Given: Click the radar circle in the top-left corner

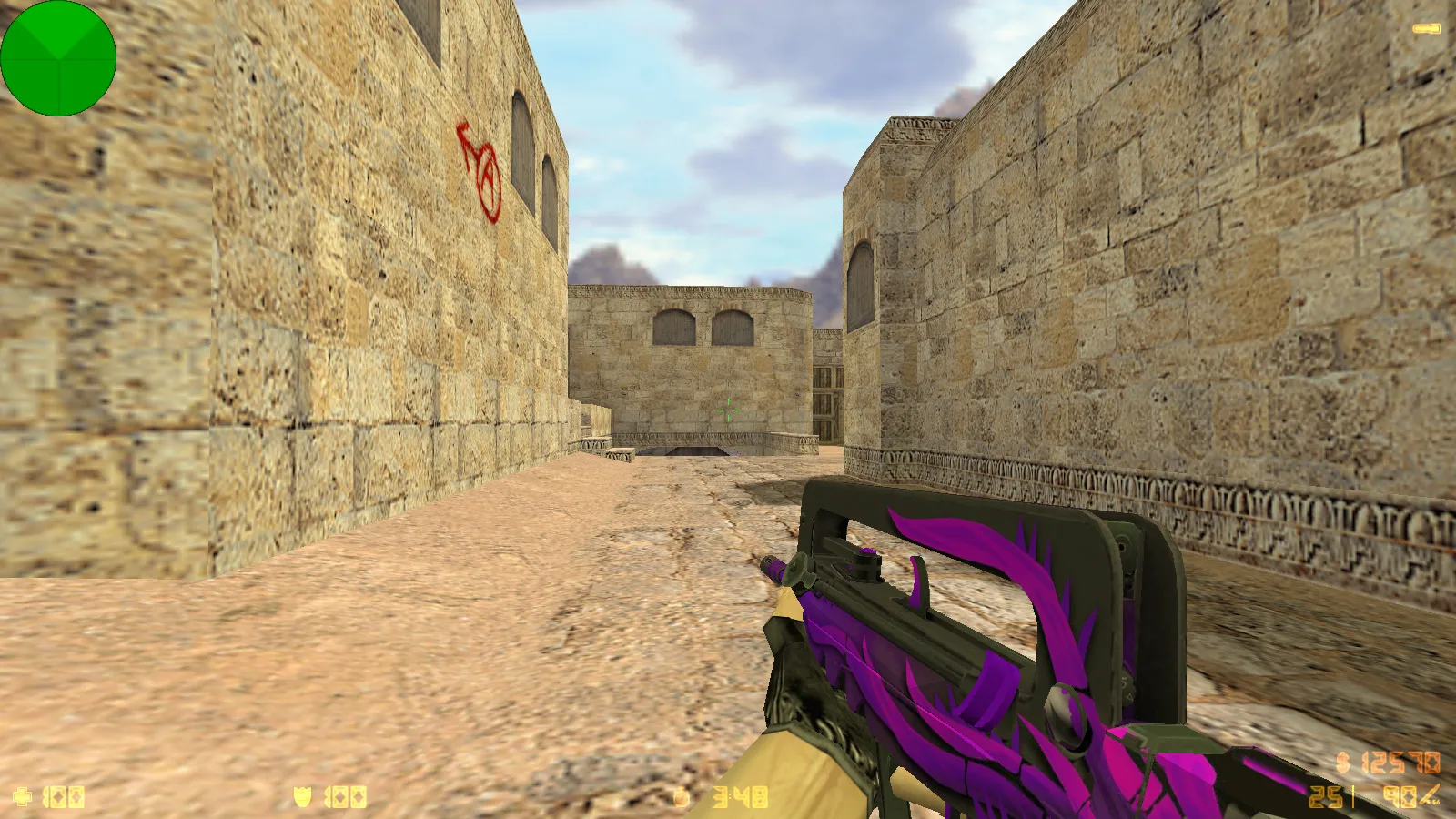Looking at the screenshot, I should click(x=58, y=58).
